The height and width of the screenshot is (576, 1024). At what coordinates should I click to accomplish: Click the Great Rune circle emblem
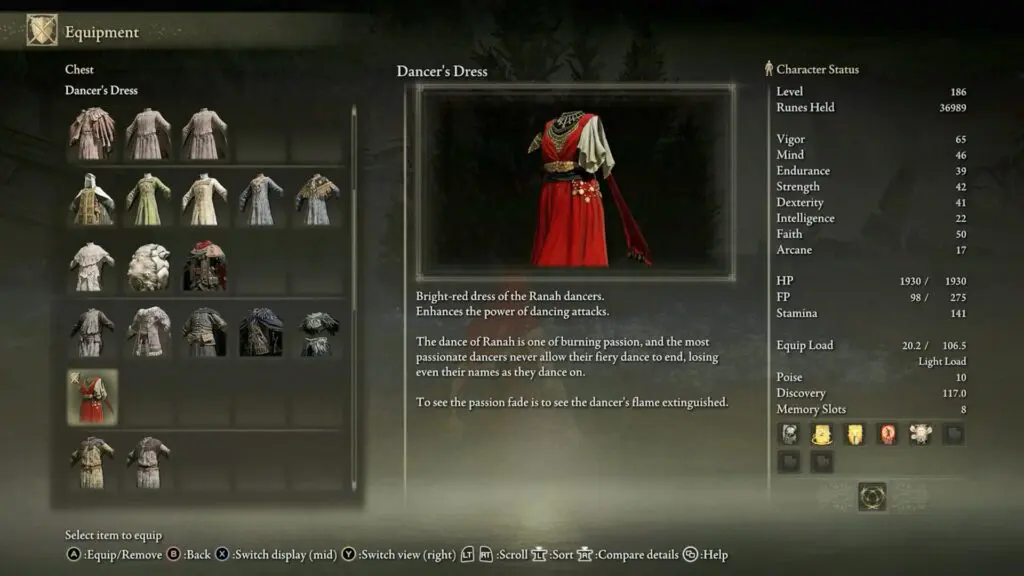(872, 496)
